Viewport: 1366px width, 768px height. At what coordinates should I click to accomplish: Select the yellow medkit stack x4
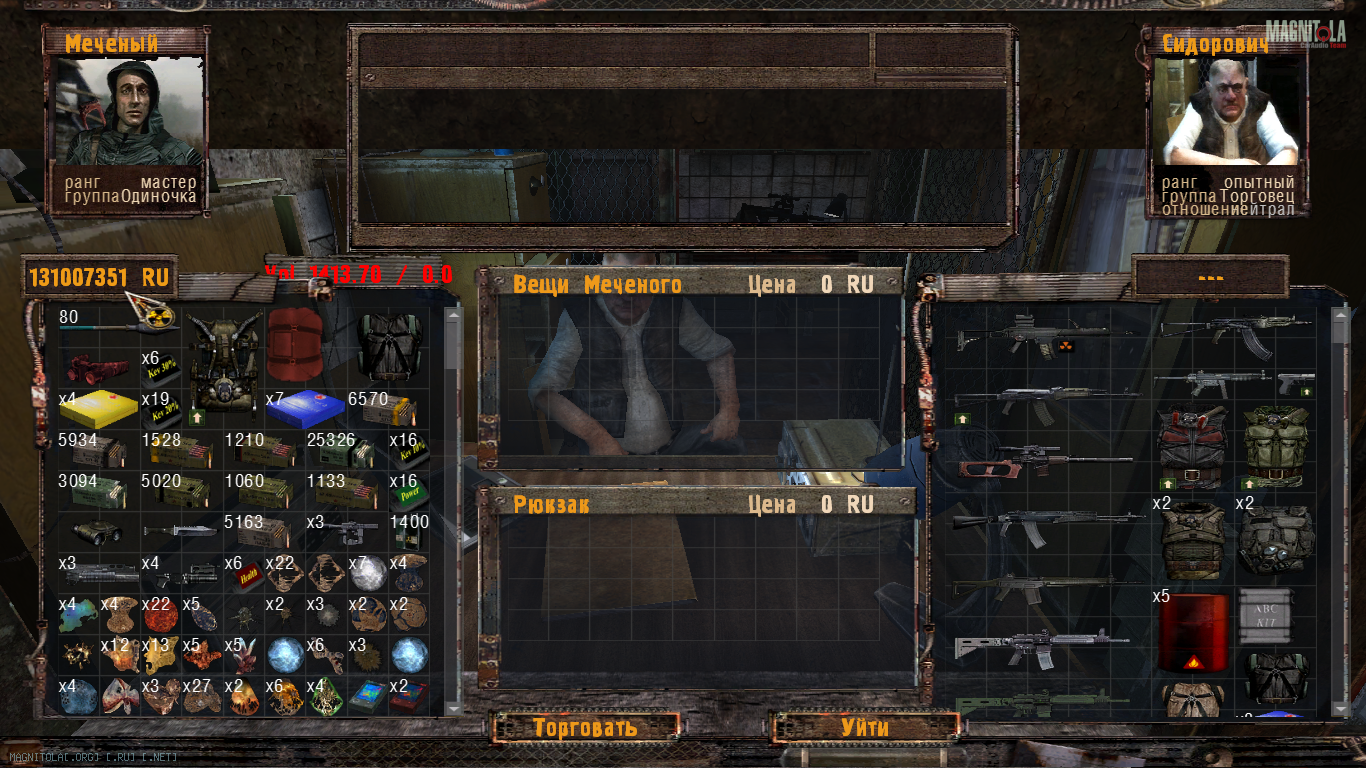click(x=99, y=410)
